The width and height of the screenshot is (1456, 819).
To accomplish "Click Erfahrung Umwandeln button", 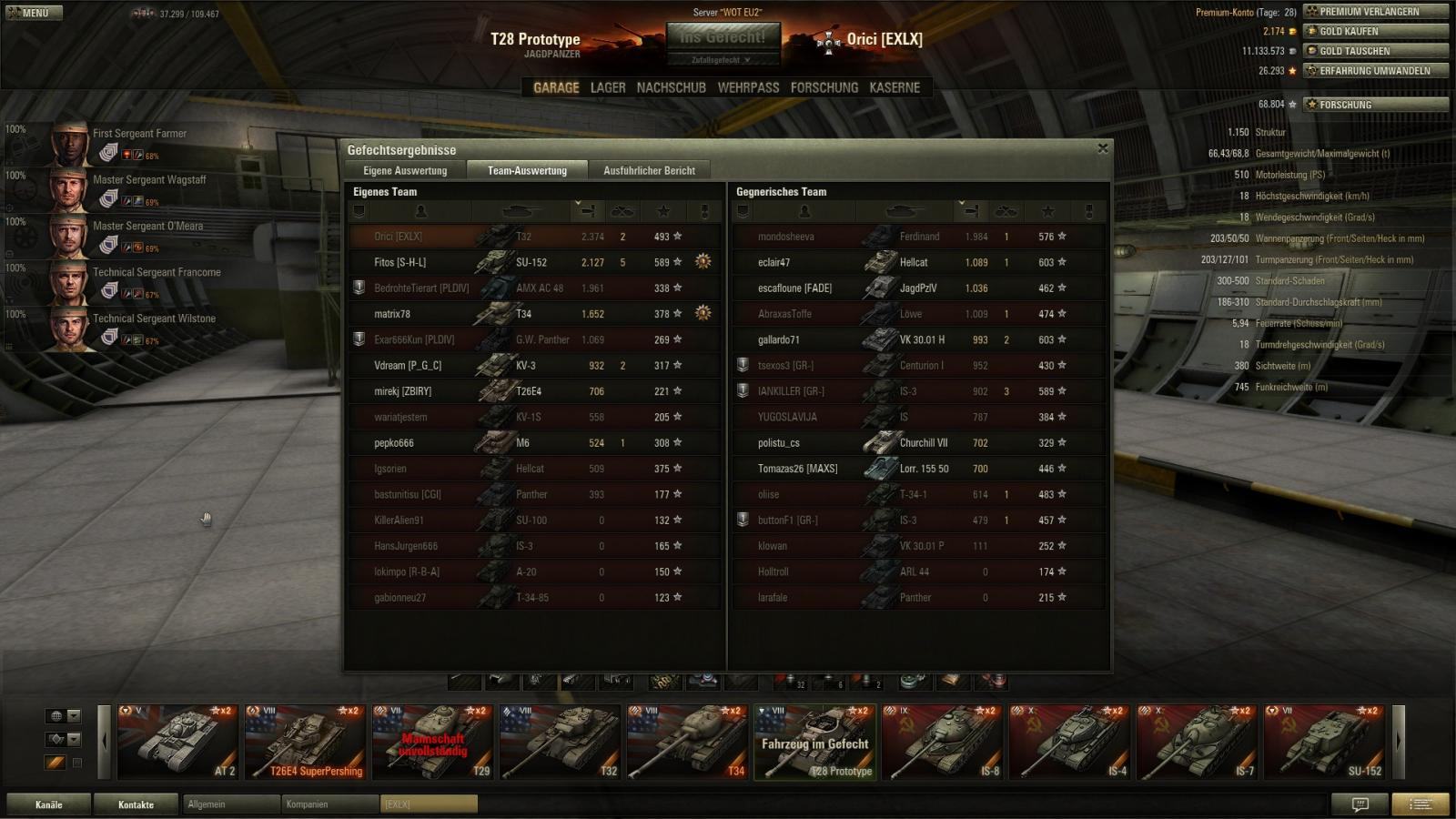I will point(1375,70).
